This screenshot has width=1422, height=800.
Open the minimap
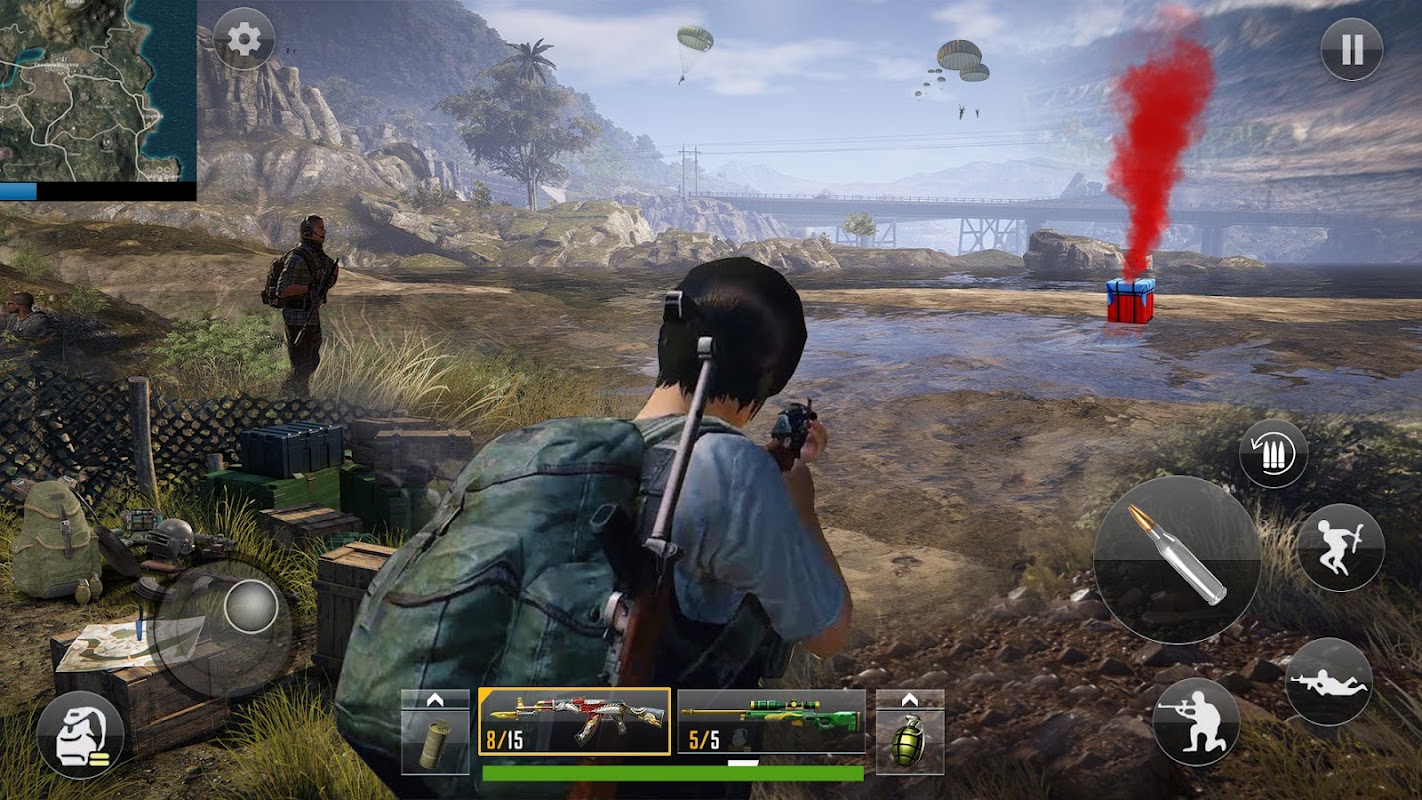[x=98, y=90]
